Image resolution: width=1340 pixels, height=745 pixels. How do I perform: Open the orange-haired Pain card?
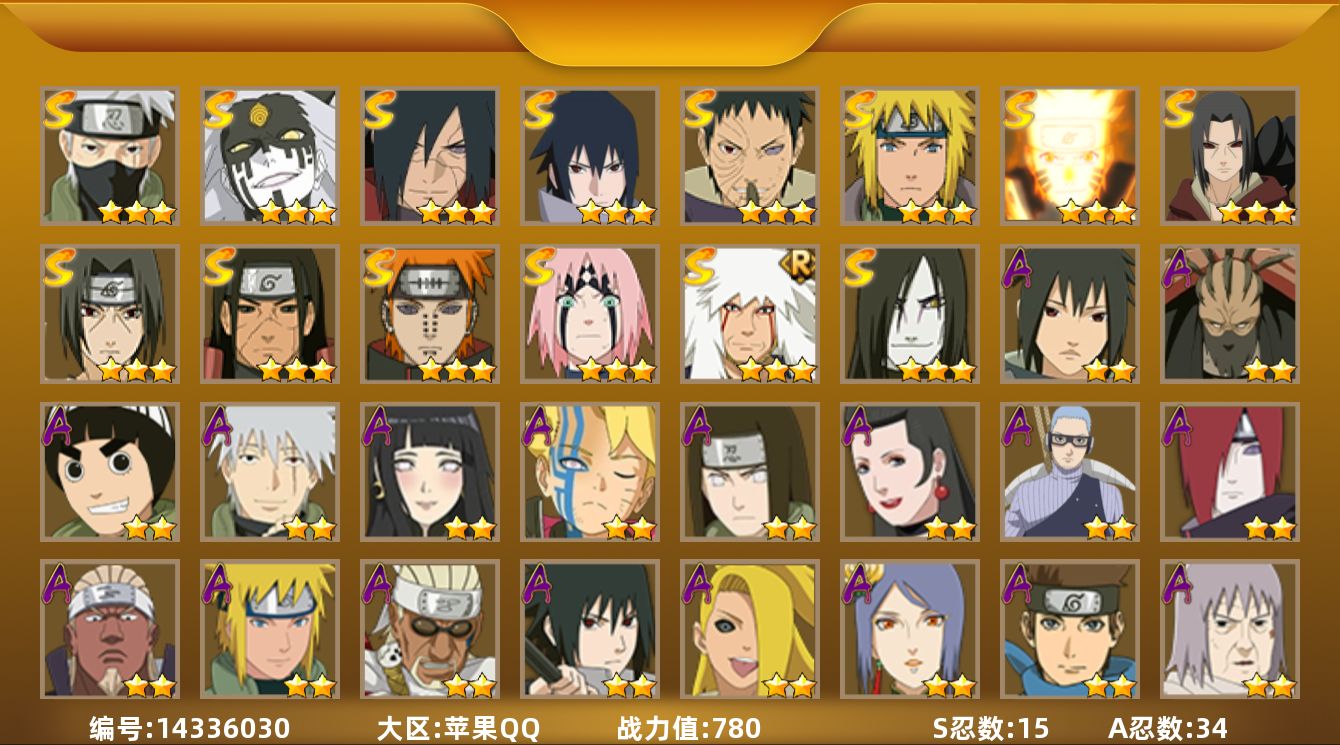[429, 314]
